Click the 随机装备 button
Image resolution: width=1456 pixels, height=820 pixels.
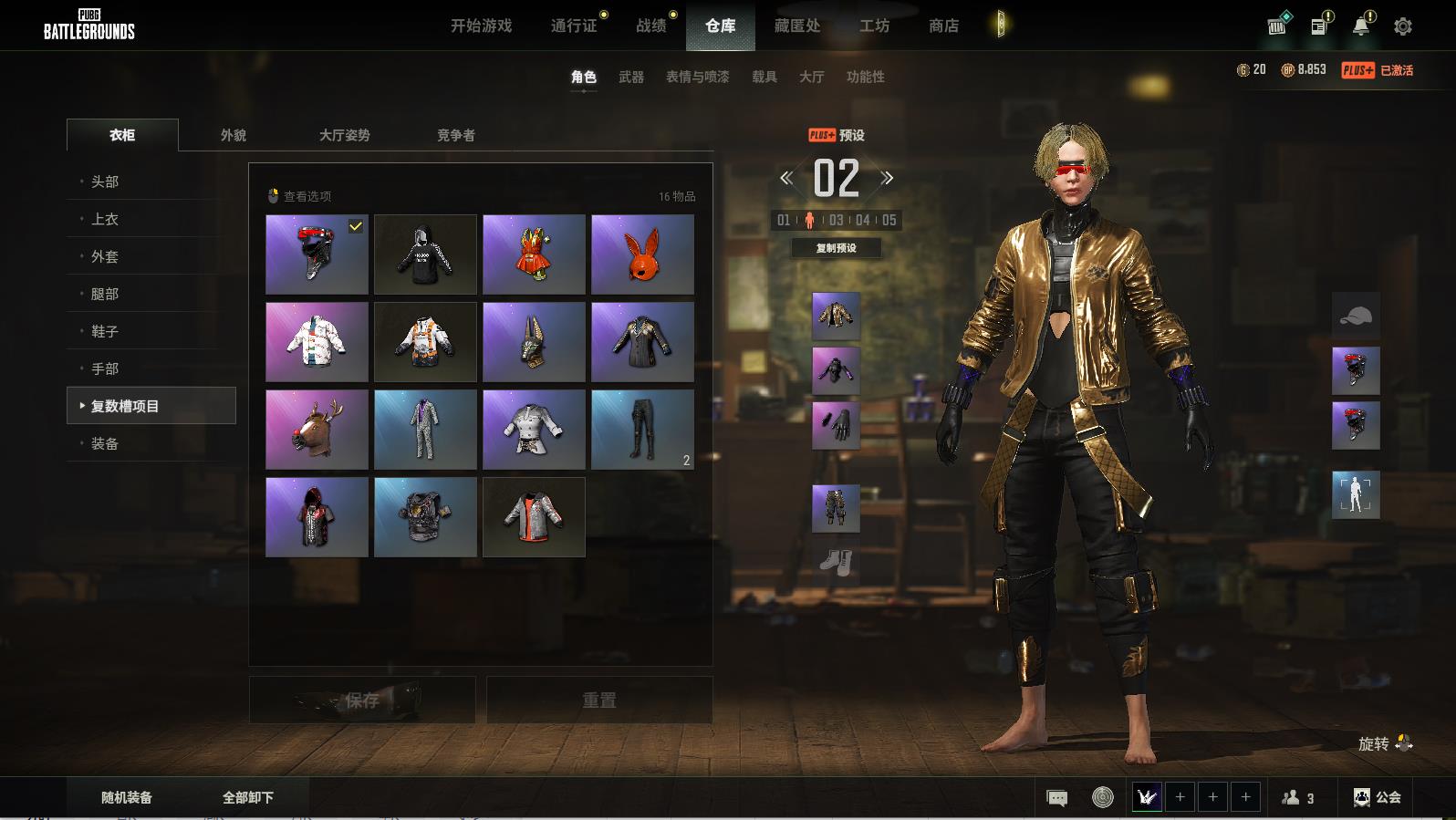[x=127, y=797]
